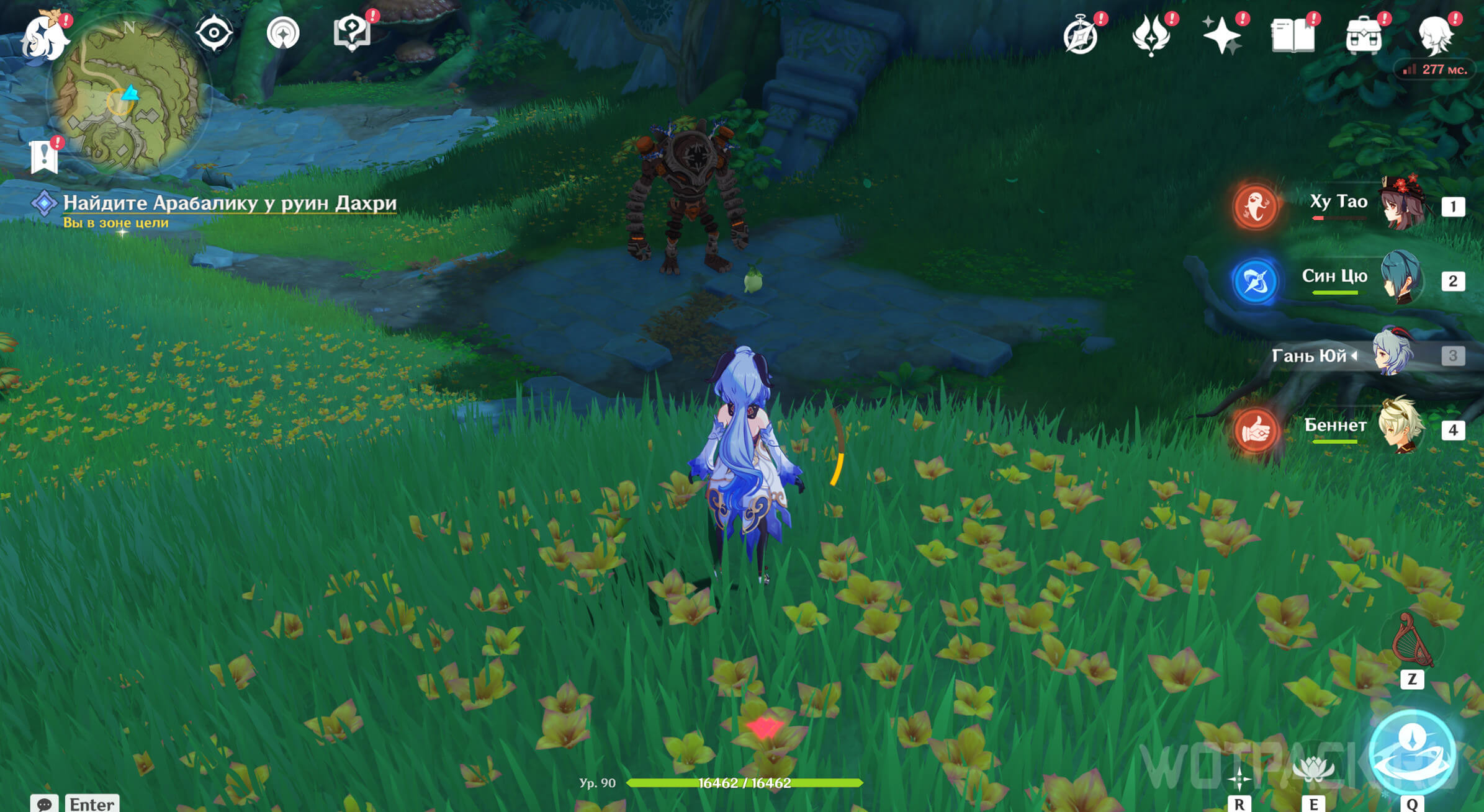The height and width of the screenshot is (812, 1484).
Task: Open the quest bookmark with exclamation mark
Action: point(44,156)
